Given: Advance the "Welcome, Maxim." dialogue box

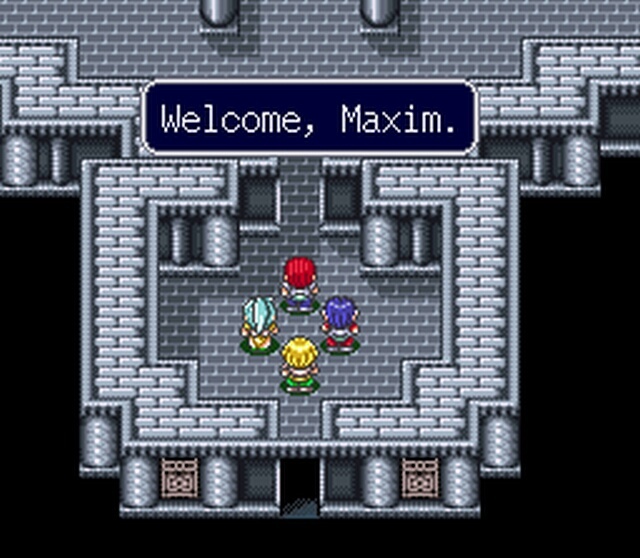Looking at the screenshot, I should 309,119.
